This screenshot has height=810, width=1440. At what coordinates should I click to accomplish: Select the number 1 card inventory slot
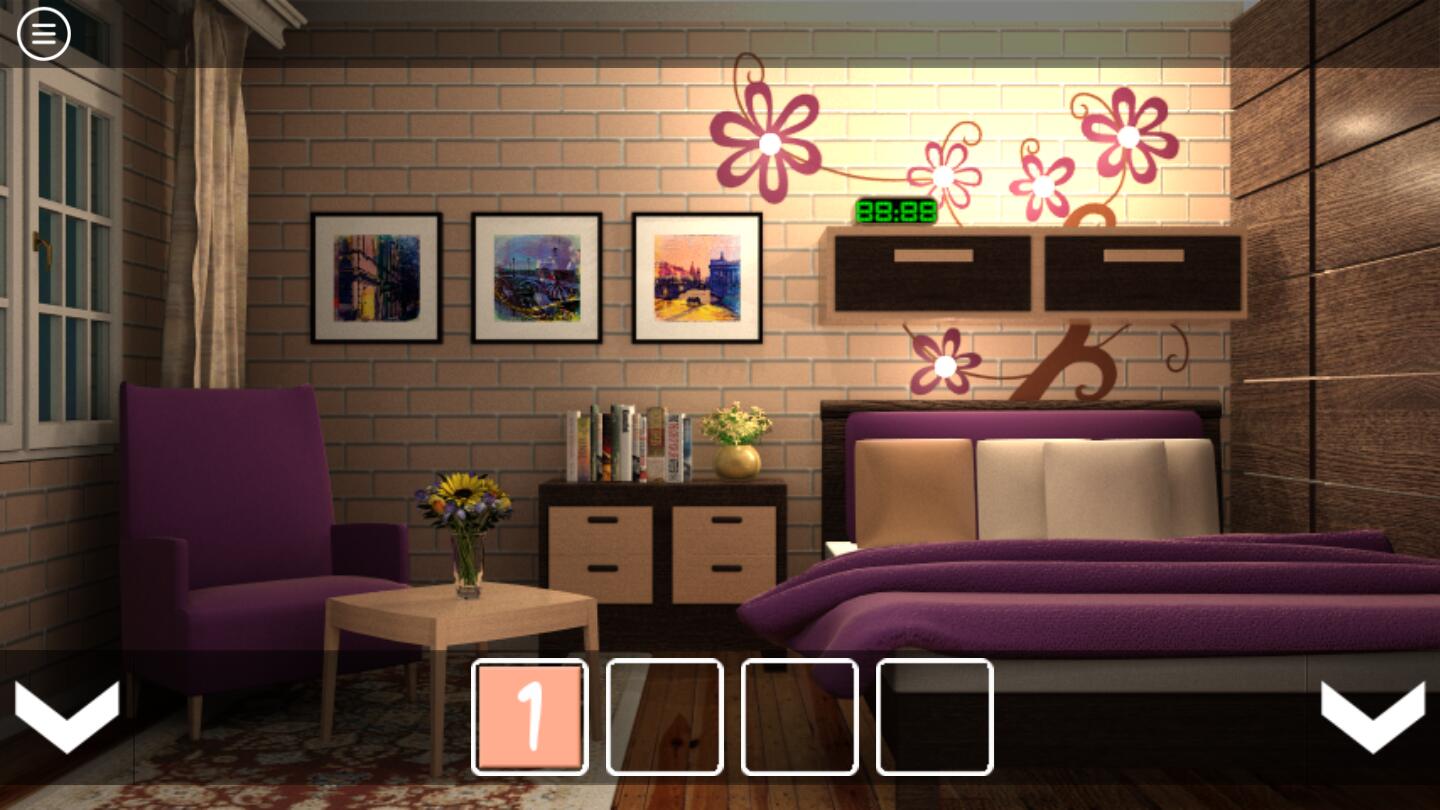(x=530, y=716)
